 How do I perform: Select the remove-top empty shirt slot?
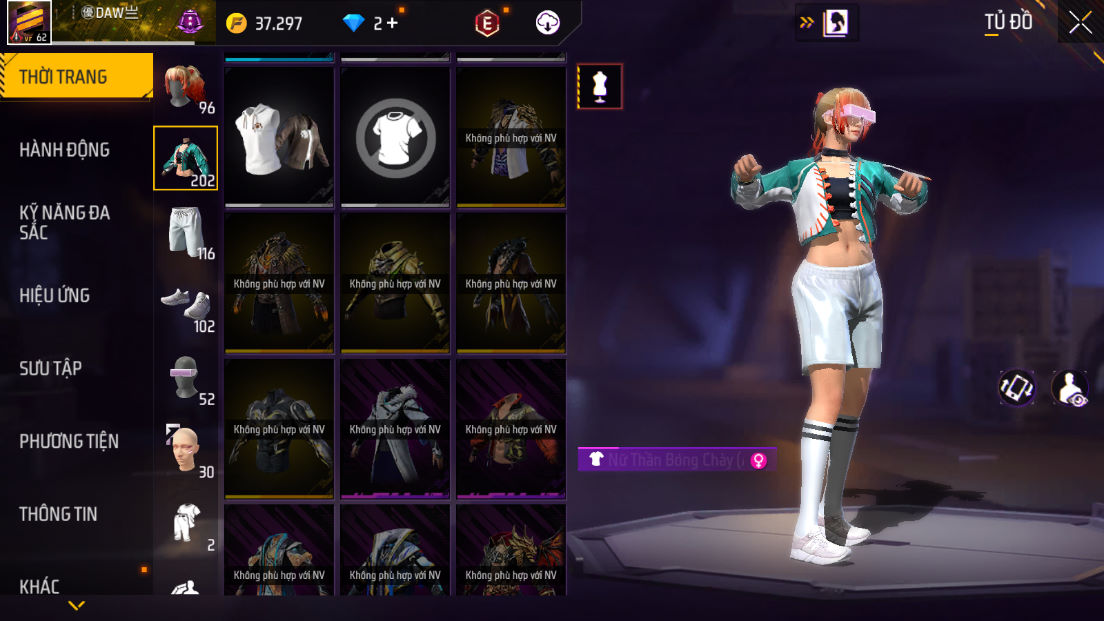396,137
